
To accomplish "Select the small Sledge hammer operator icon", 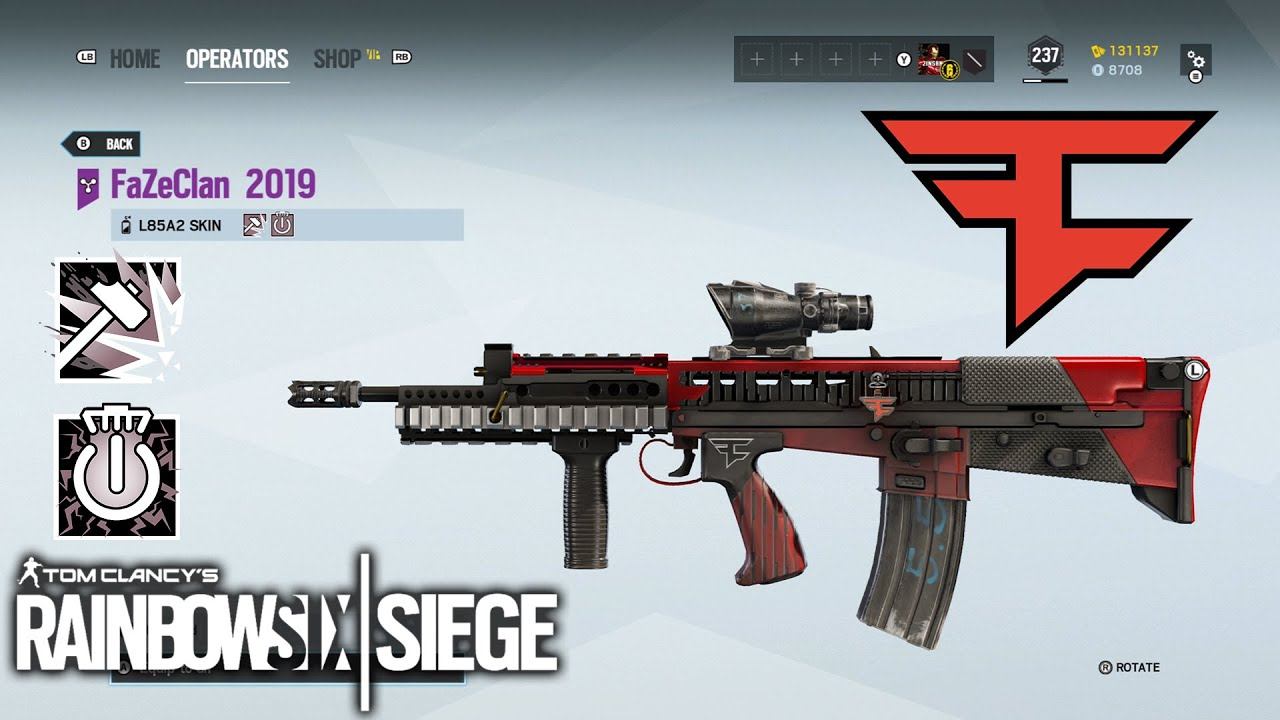I will click(x=254, y=225).
